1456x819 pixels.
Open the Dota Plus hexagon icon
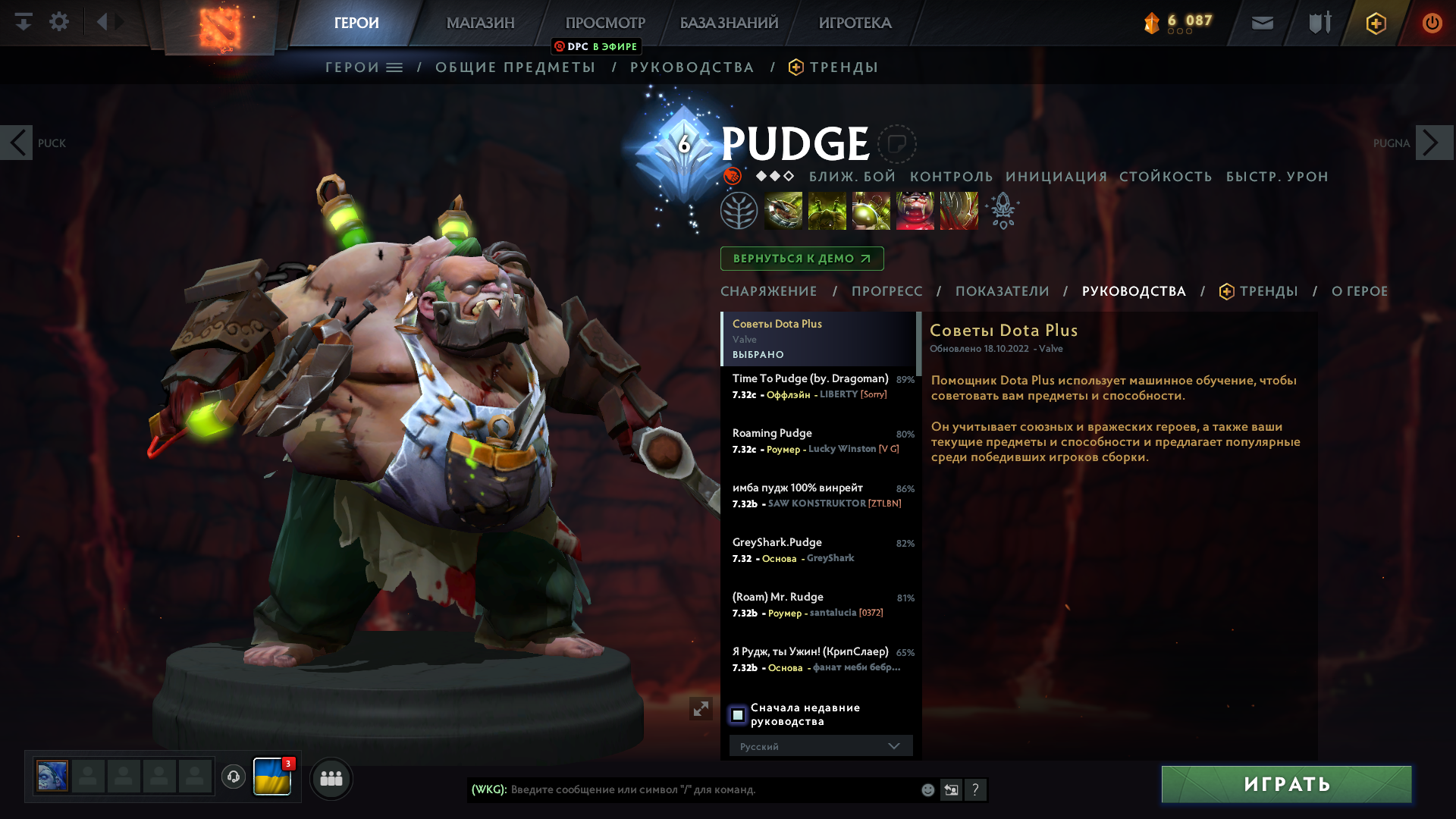tap(1375, 24)
